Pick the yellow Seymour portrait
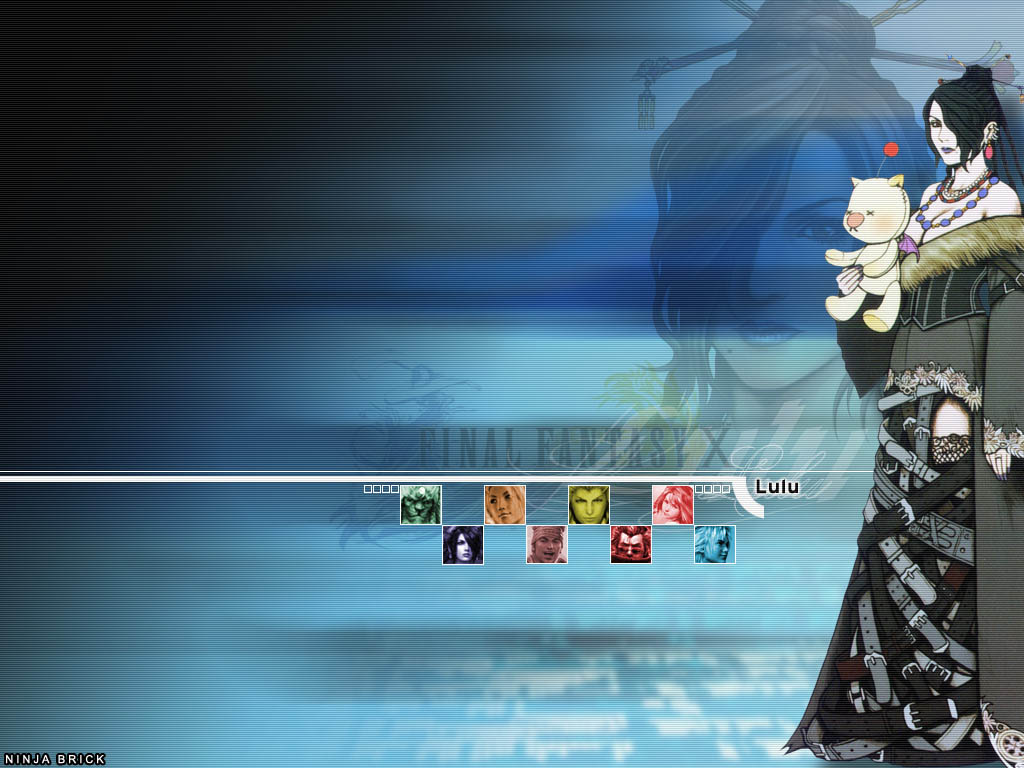This screenshot has width=1024, height=768. tap(589, 505)
